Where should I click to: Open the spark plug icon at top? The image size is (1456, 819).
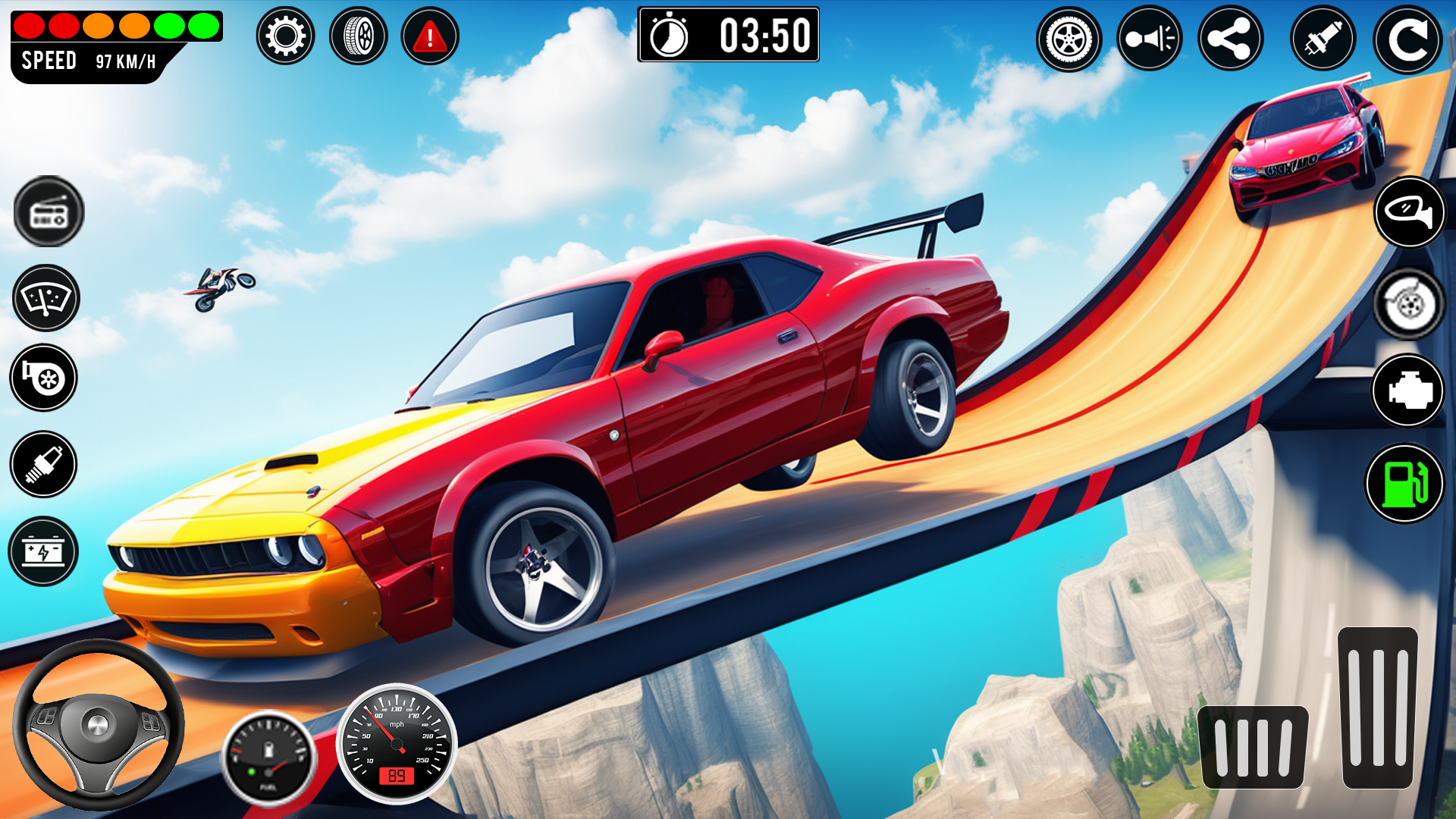[x=1323, y=39]
